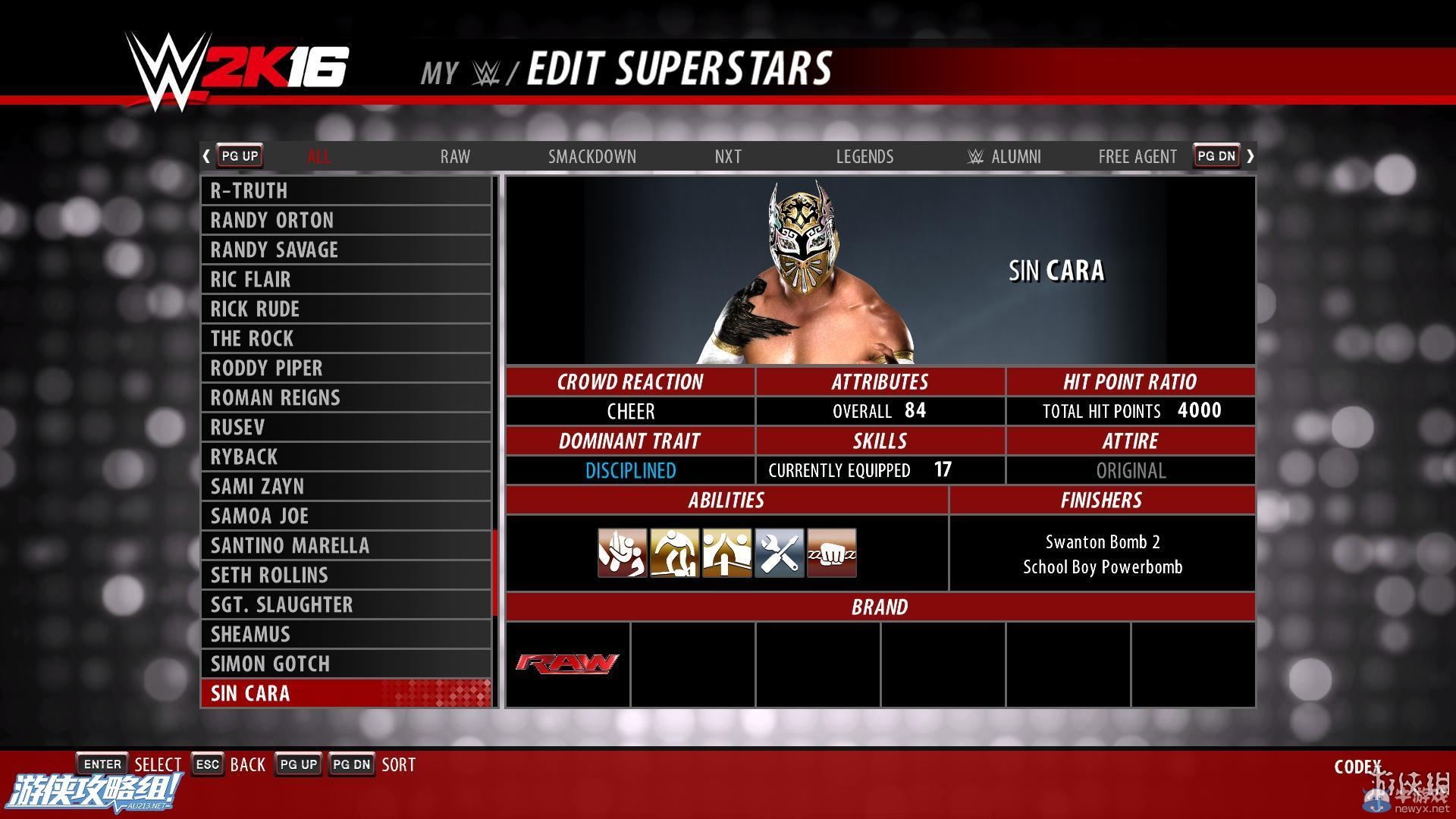Select the tag team ability icon
Viewport: 1456px width, 819px height.
(726, 552)
